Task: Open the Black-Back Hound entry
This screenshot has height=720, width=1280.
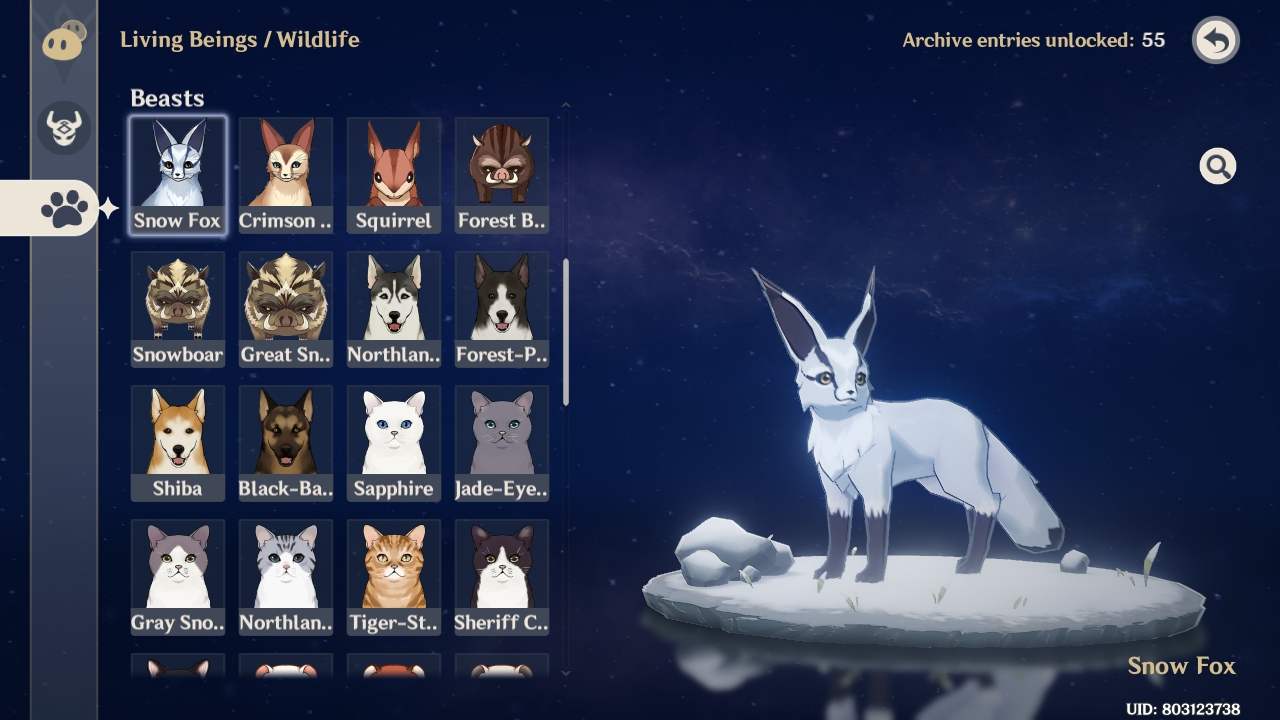Action: (x=285, y=444)
